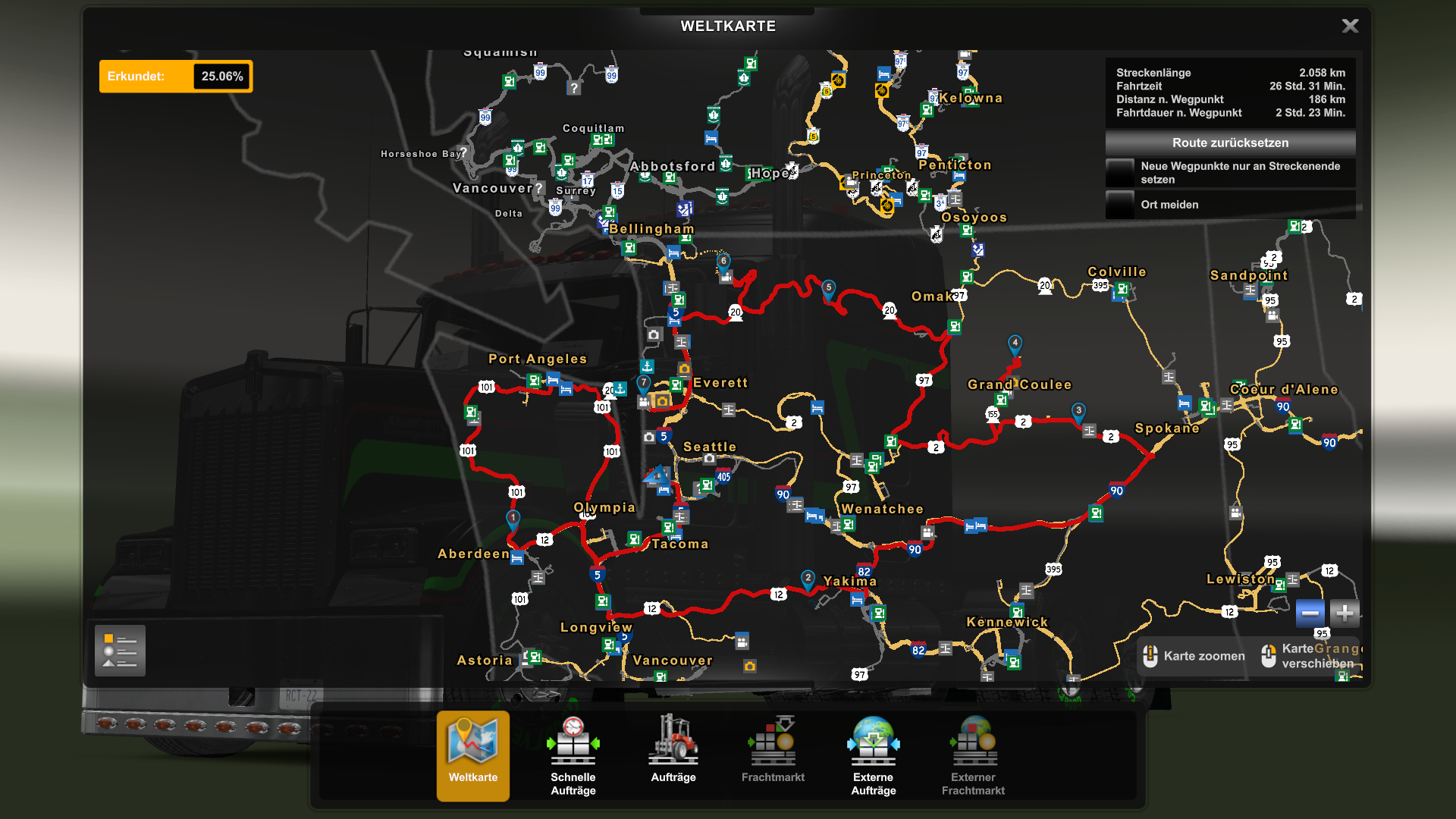Switch to the Schnelle Aufträge tab

pyautogui.click(x=573, y=751)
